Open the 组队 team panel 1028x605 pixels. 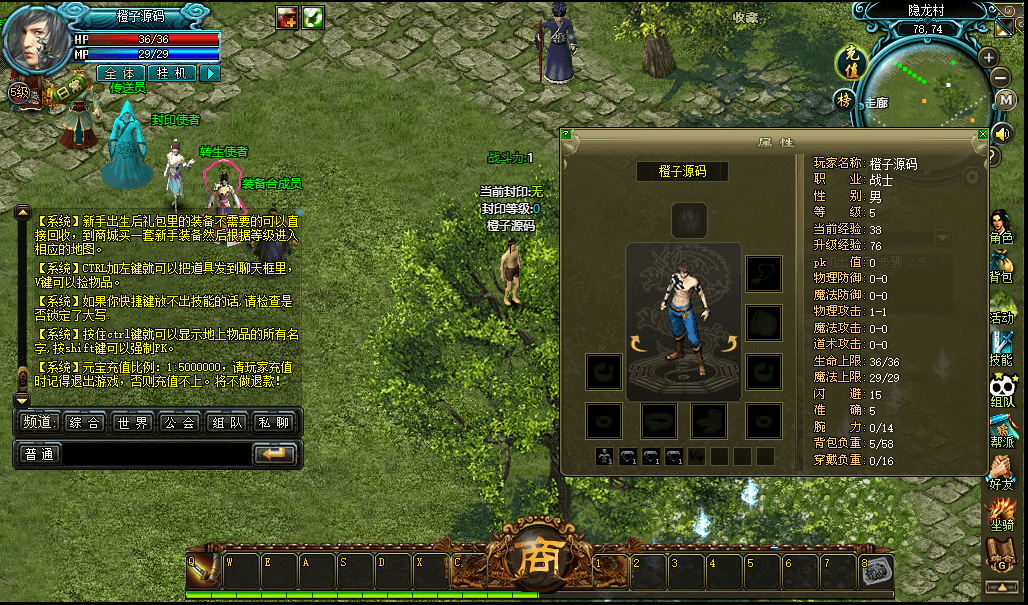coord(1001,390)
